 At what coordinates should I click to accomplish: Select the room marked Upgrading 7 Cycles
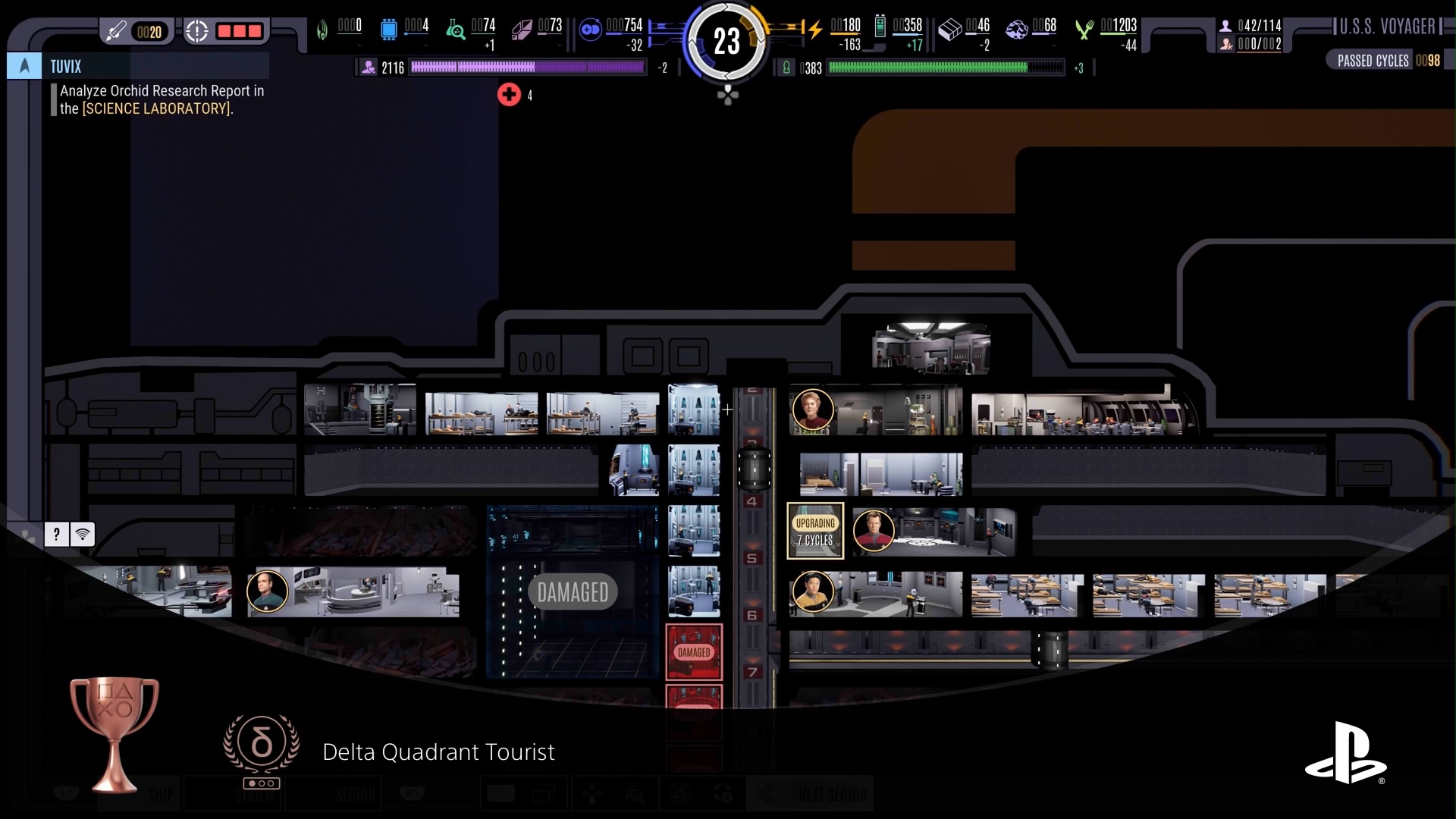click(815, 531)
